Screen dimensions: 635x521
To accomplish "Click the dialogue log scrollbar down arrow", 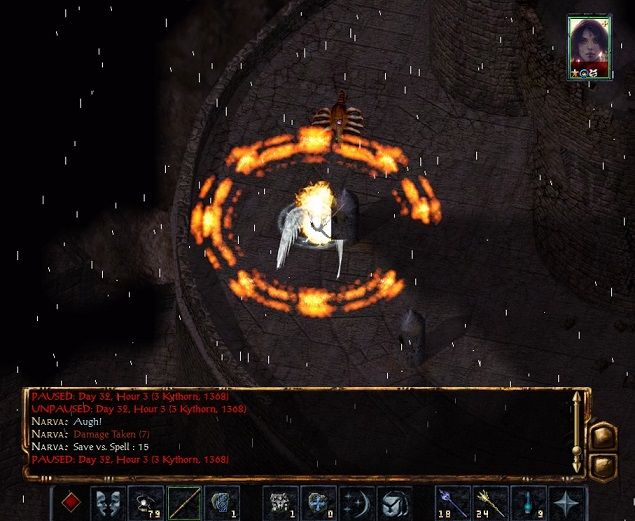I will point(577,465).
